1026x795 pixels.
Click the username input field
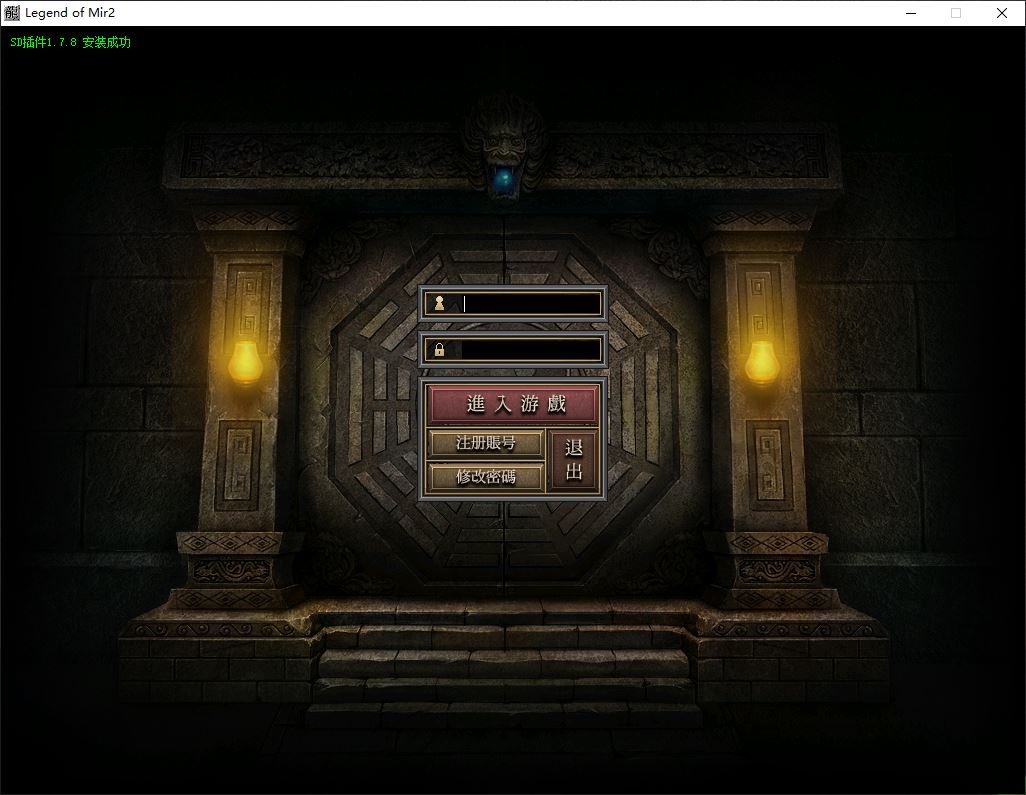528,304
